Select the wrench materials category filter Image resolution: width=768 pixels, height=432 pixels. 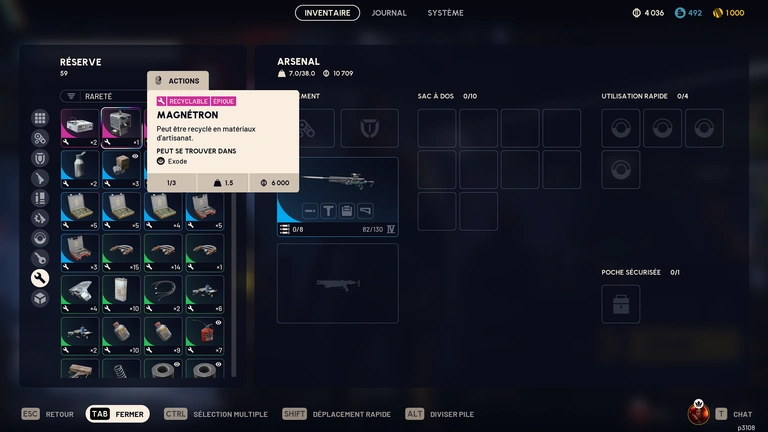coord(40,278)
